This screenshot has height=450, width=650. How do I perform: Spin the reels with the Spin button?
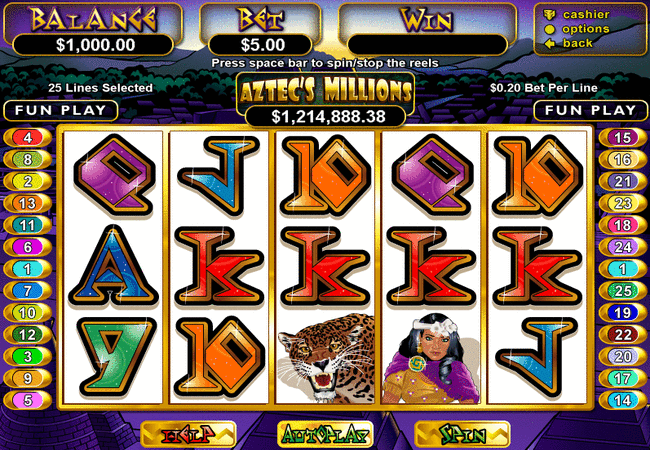coord(461,434)
